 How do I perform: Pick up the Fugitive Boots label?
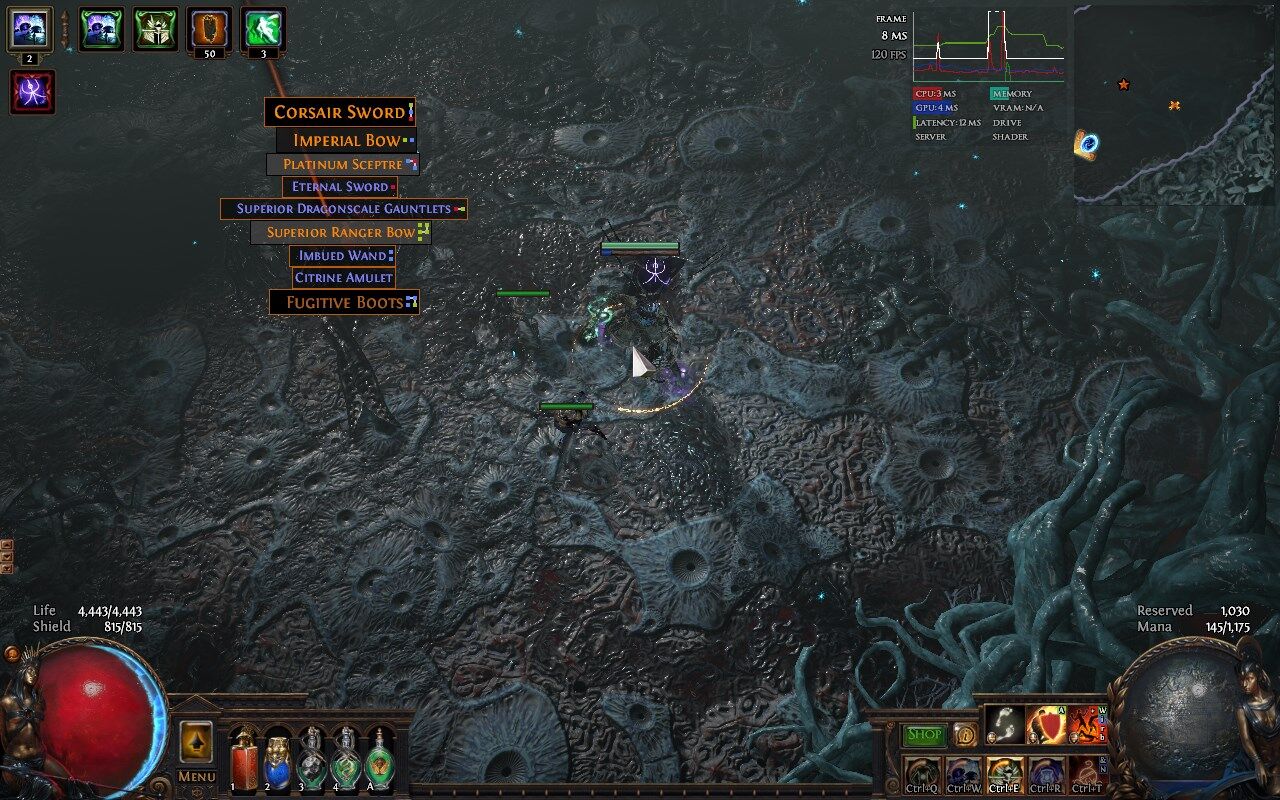344,302
